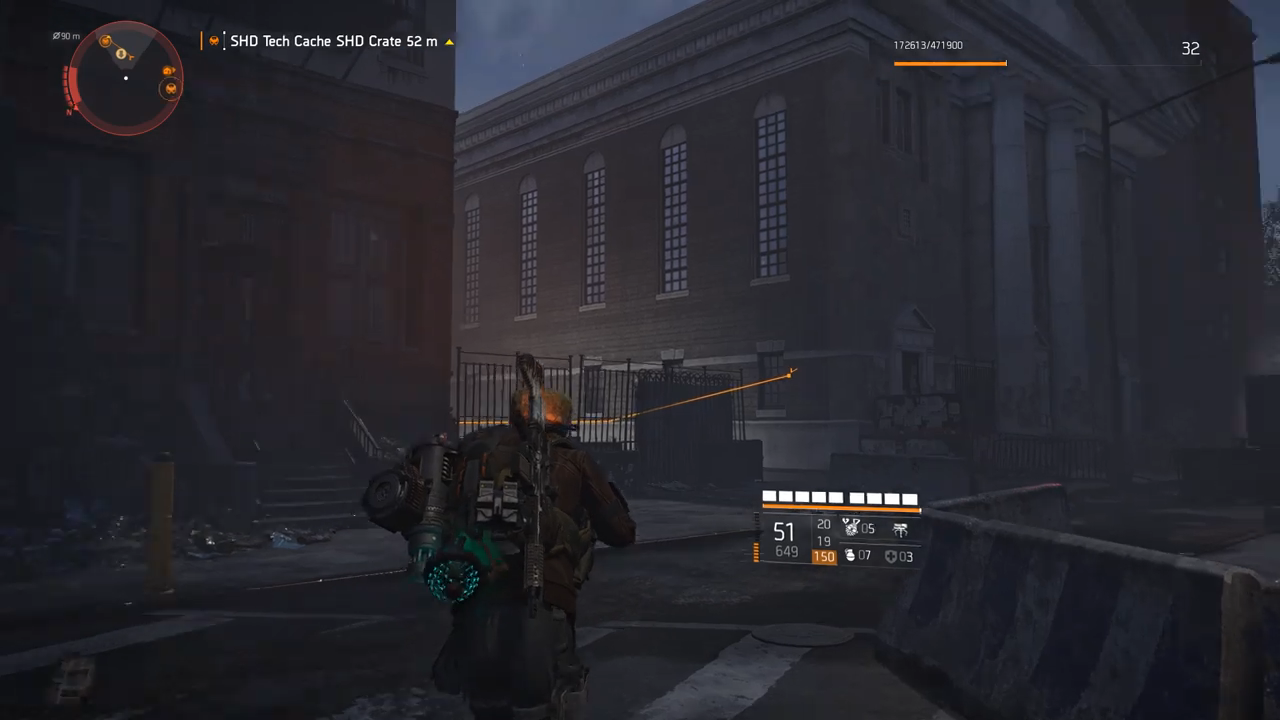The width and height of the screenshot is (1280, 720).
Task: Activate the drone skill icon
Action: 900,529
